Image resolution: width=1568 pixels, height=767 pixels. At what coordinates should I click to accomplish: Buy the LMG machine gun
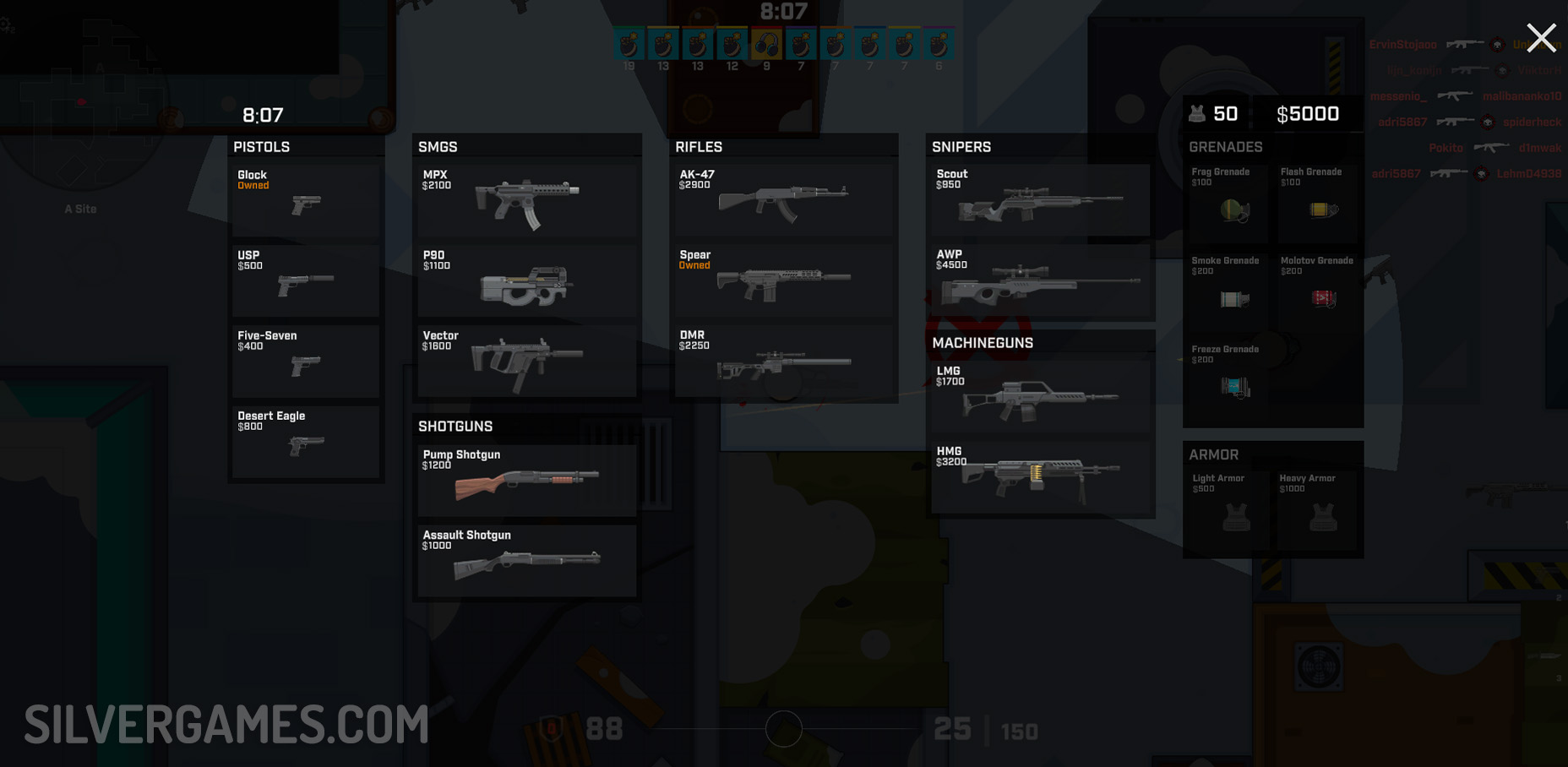click(1040, 397)
